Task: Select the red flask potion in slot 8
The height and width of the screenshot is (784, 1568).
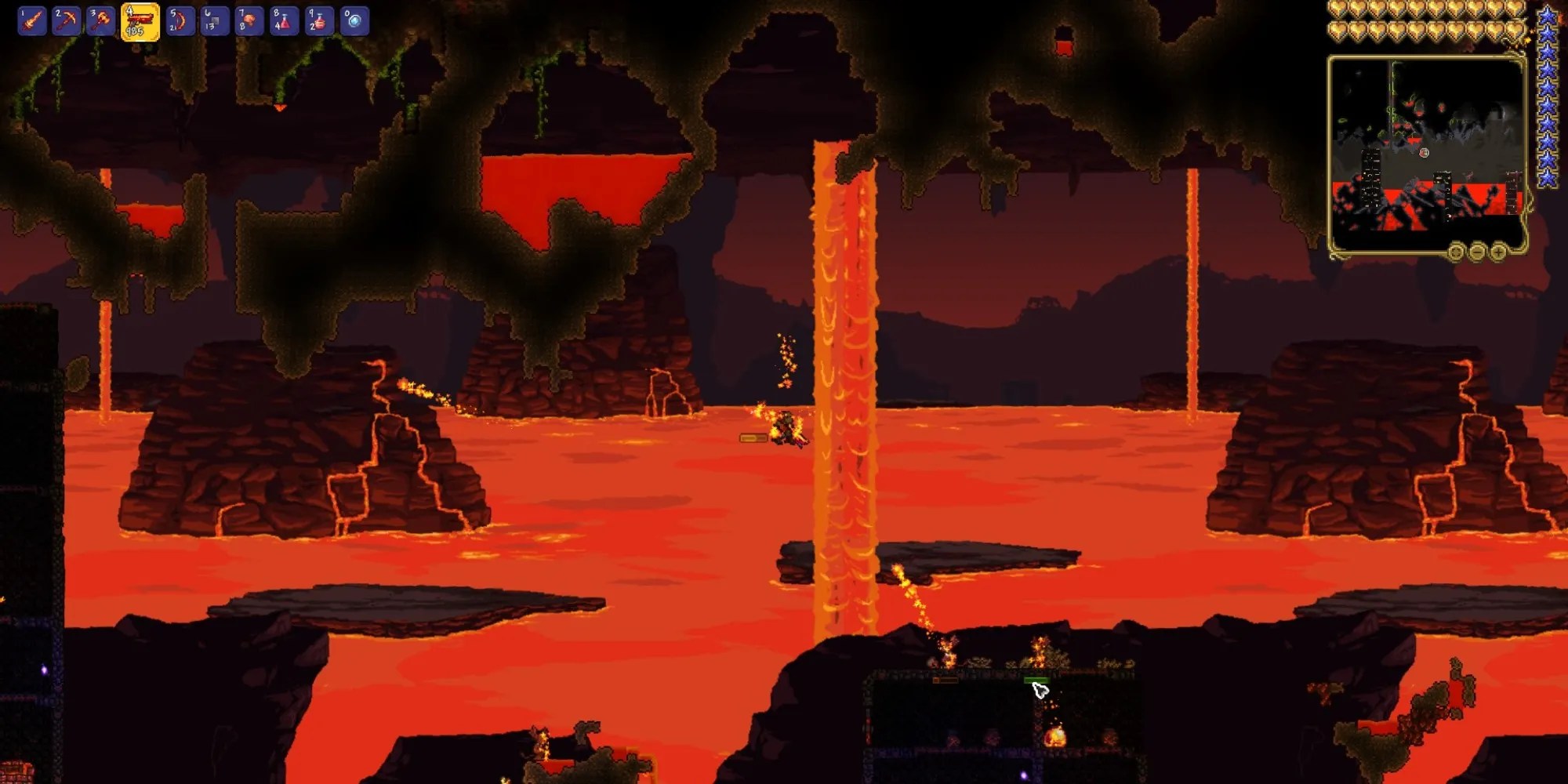Action: click(284, 18)
